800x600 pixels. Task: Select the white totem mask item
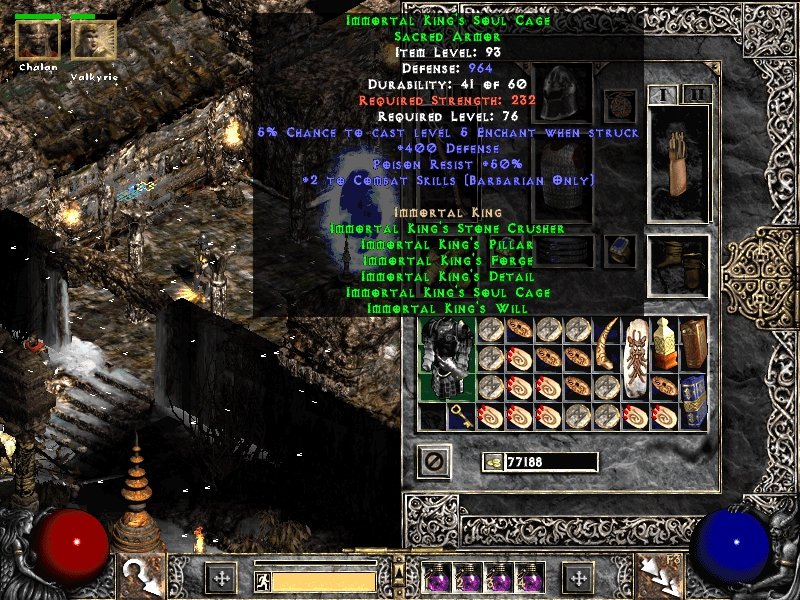(636, 360)
